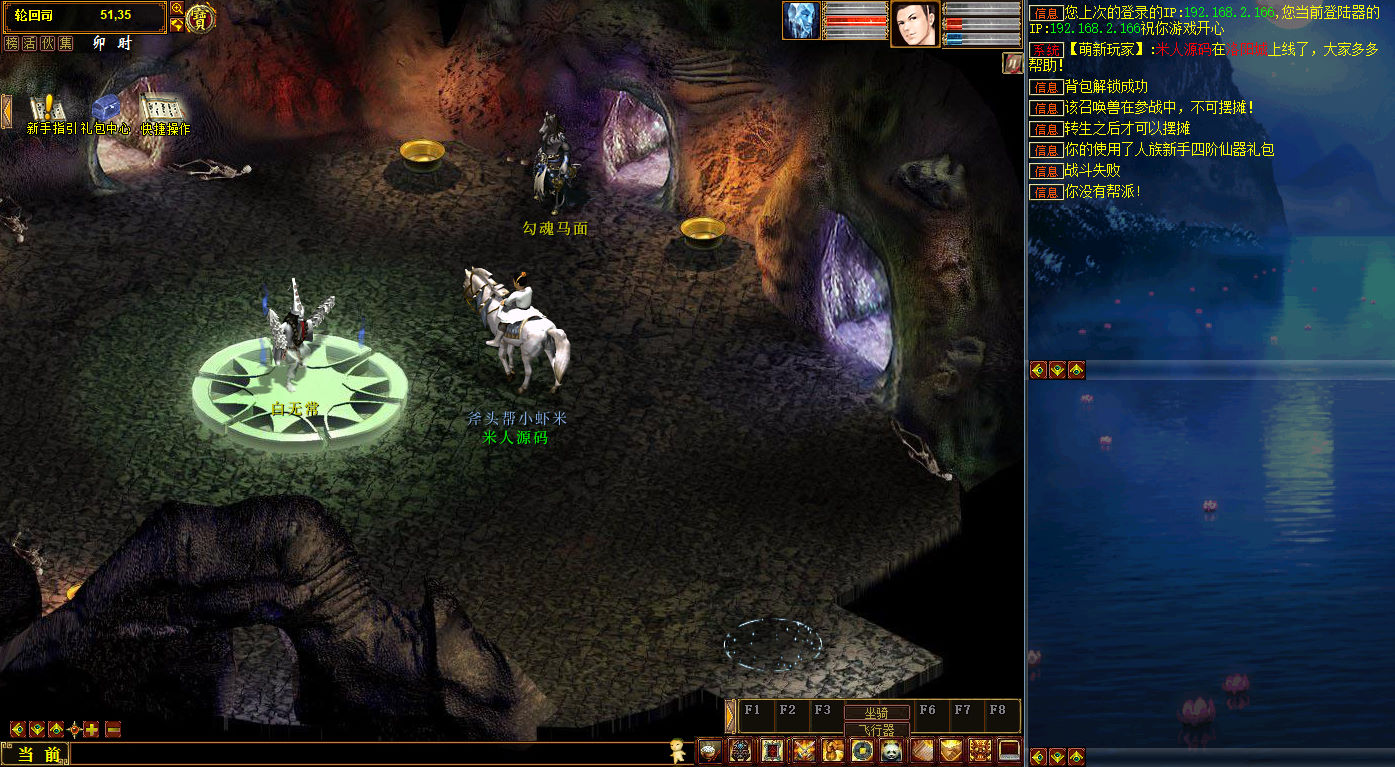Switch chat channel via 当前 button
Viewport: 1395px width, 767px height.
(x=38, y=755)
